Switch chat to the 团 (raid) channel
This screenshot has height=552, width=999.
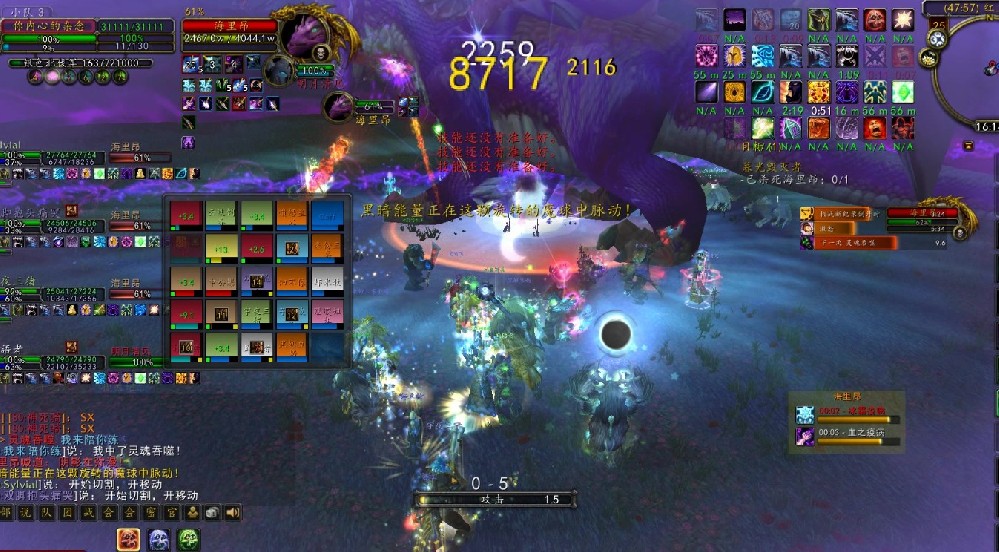tap(68, 513)
